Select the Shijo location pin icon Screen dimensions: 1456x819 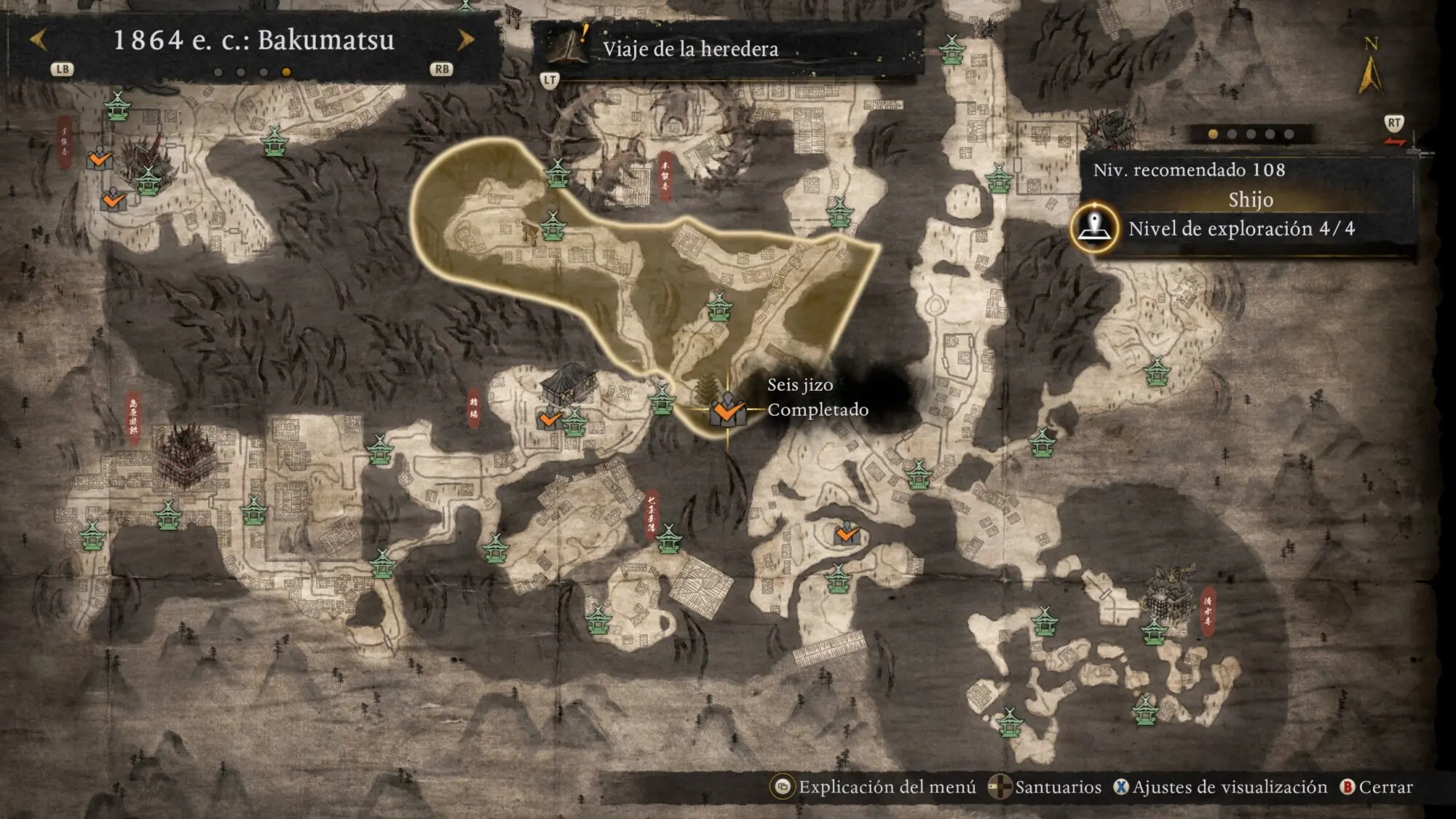click(1093, 228)
